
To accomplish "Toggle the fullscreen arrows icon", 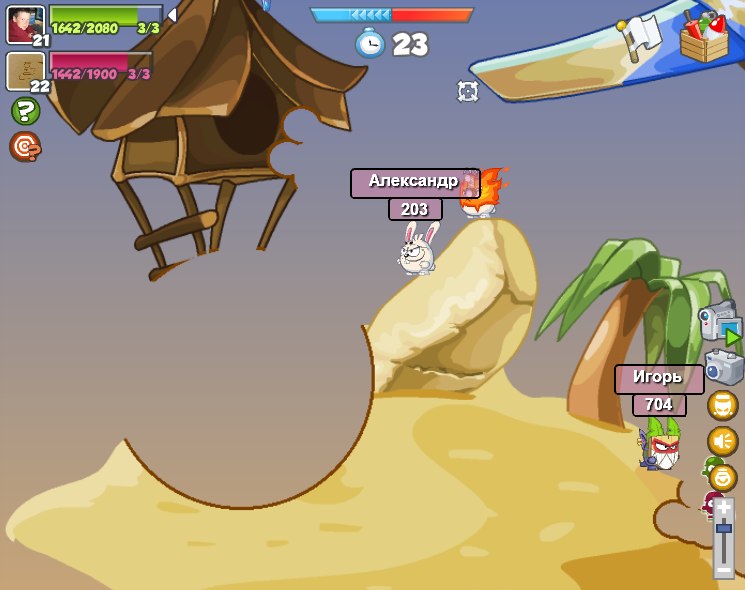I will click(467, 91).
